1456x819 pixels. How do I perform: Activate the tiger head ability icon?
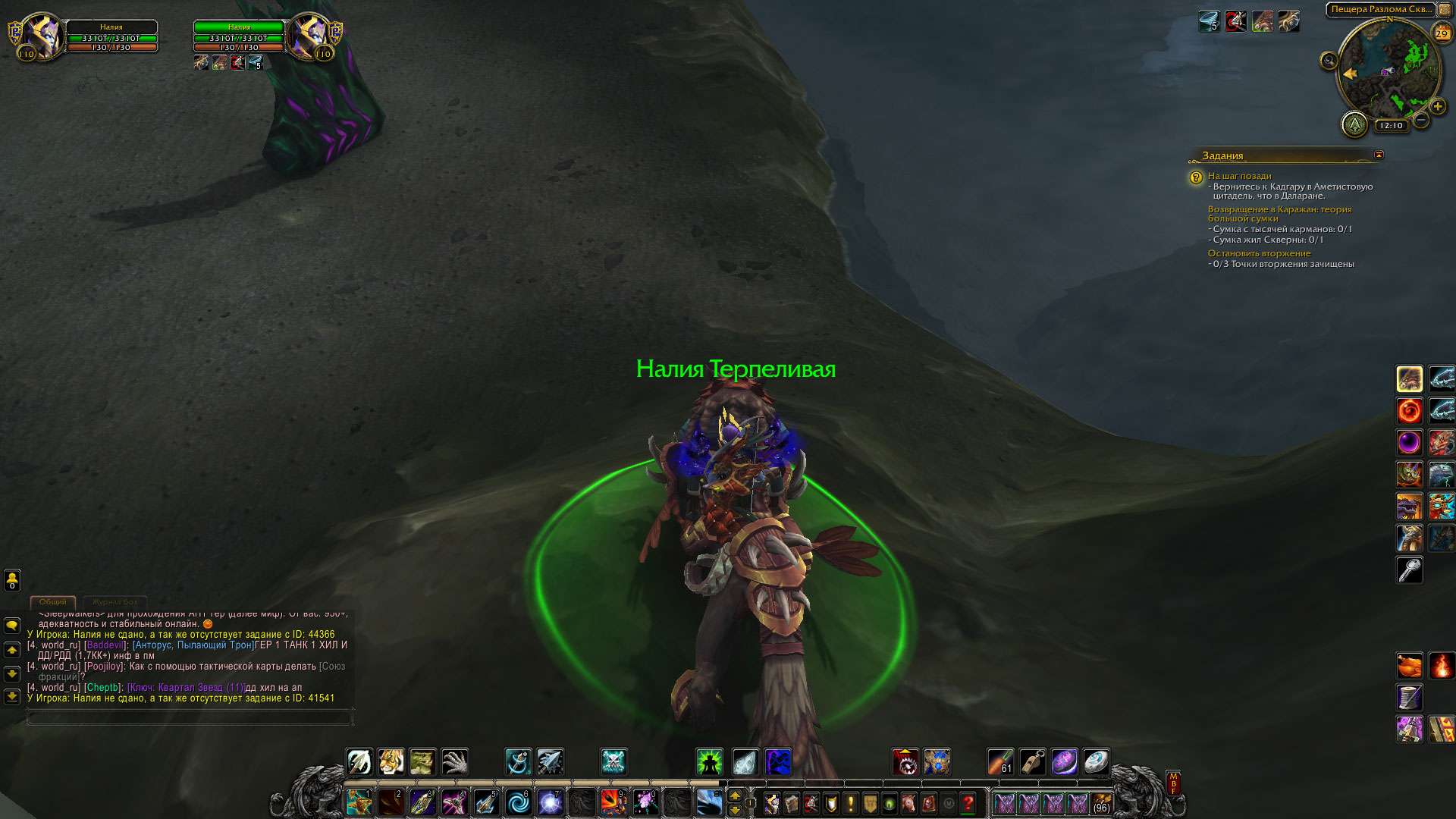tap(391, 762)
